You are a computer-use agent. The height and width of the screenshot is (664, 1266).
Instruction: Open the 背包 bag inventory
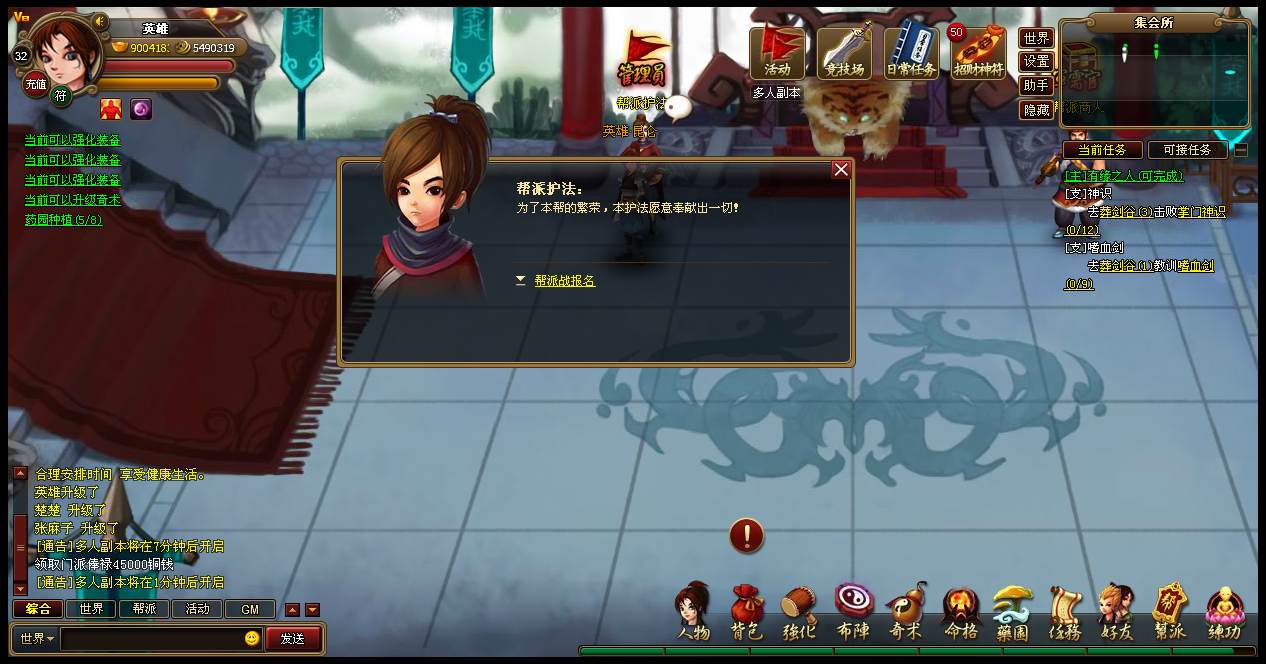click(746, 614)
